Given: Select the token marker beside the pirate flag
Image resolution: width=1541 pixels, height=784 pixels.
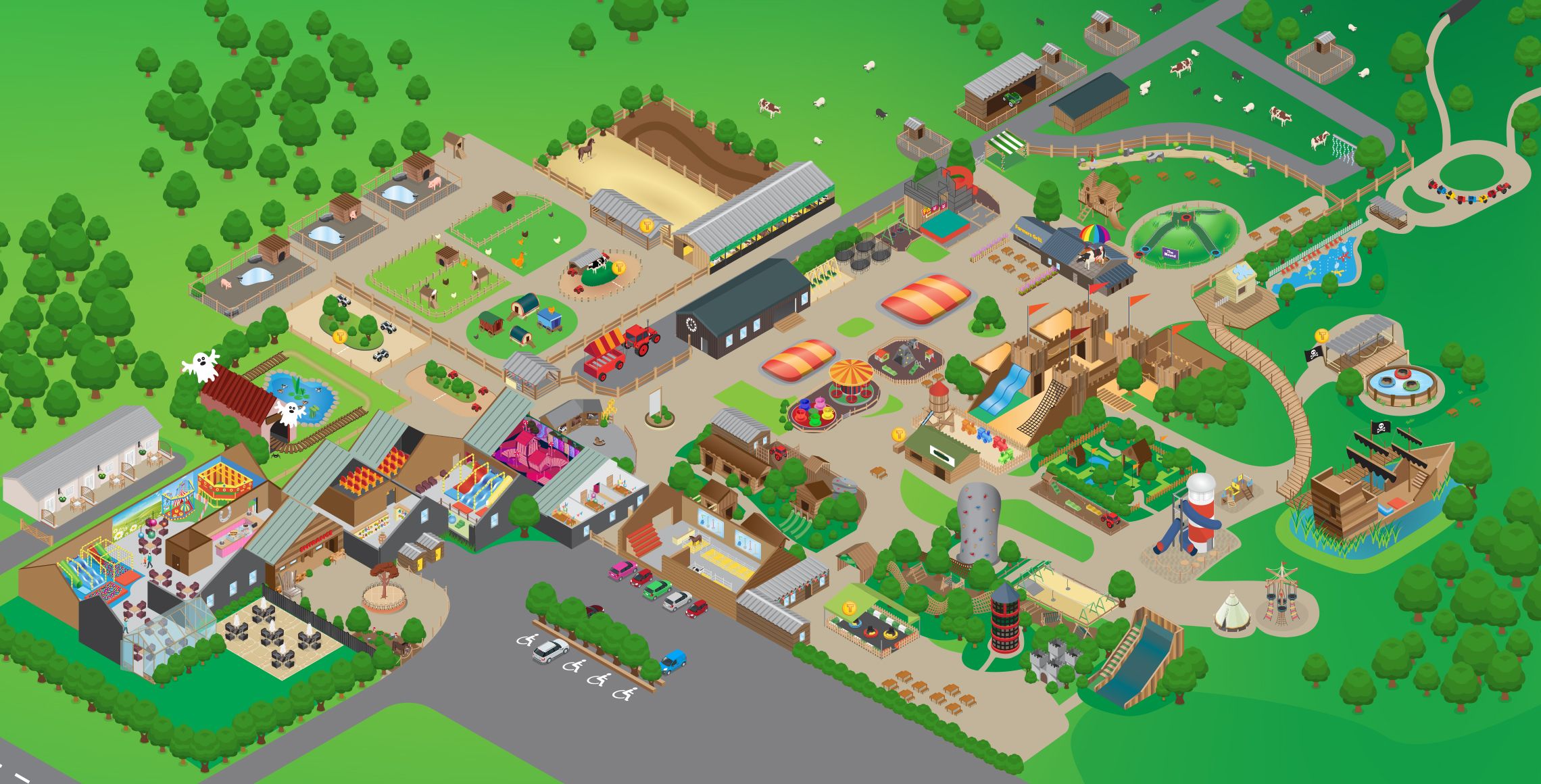Looking at the screenshot, I should [1322, 335].
